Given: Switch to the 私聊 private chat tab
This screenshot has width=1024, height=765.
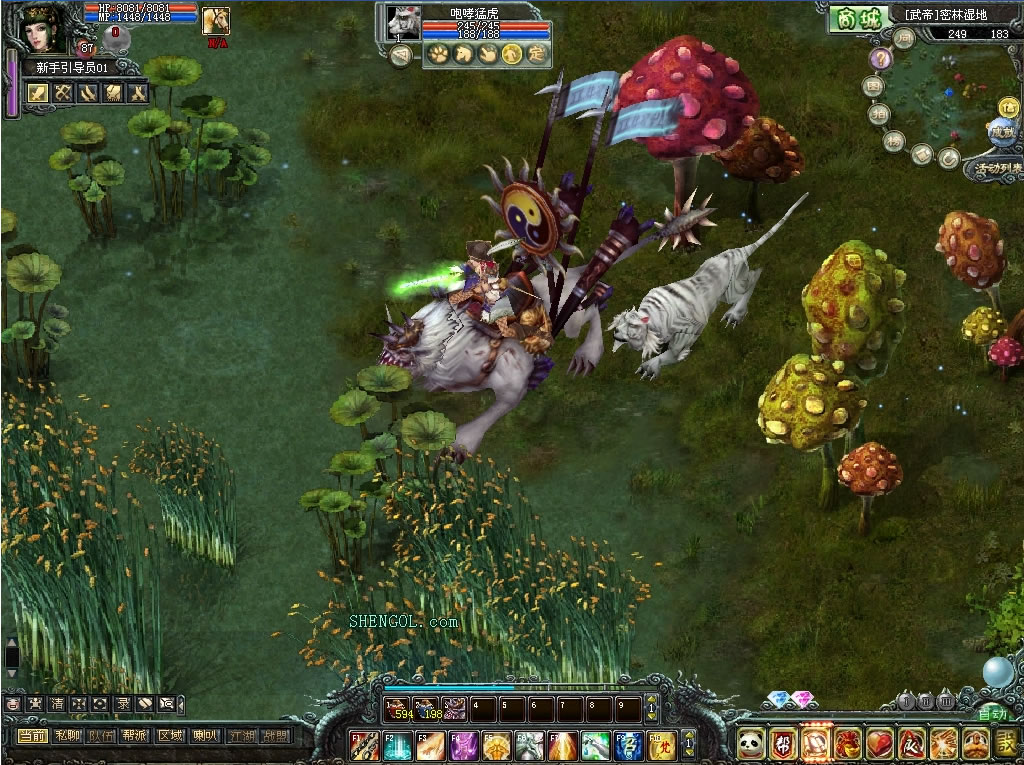Looking at the screenshot, I should 68,736.
